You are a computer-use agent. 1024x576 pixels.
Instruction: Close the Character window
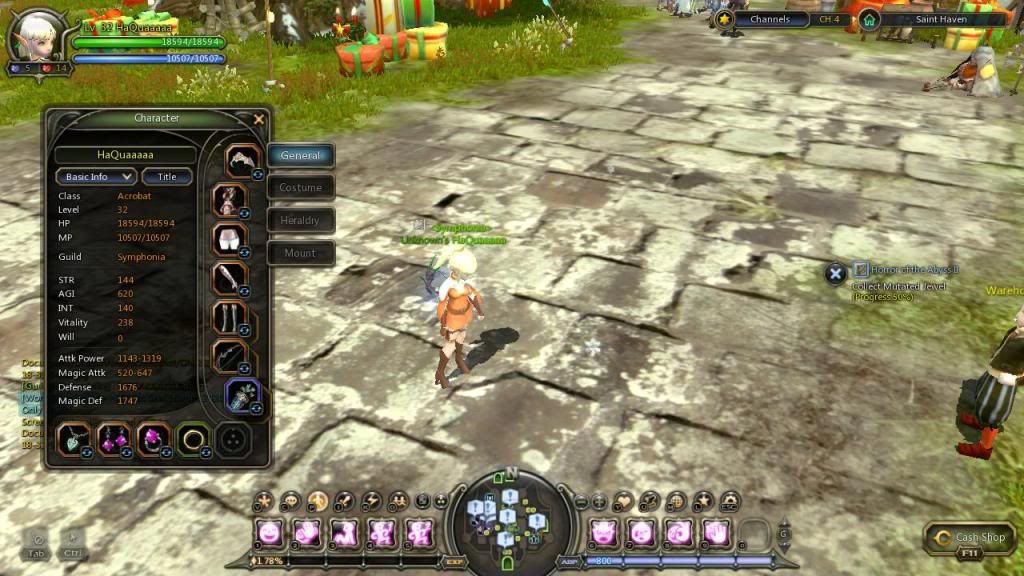click(259, 119)
